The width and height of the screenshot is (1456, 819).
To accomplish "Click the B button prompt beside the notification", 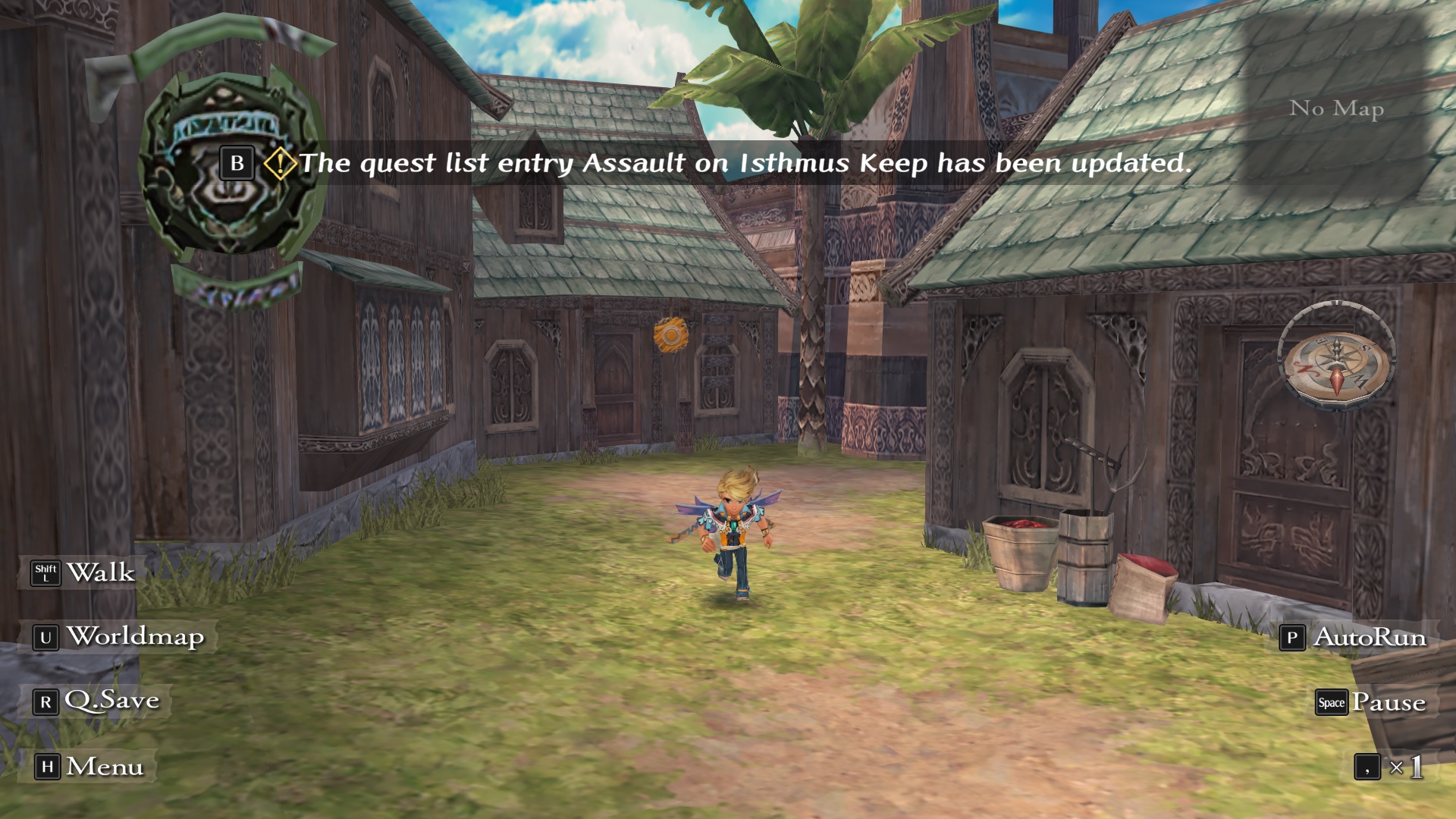I will coord(237,161).
